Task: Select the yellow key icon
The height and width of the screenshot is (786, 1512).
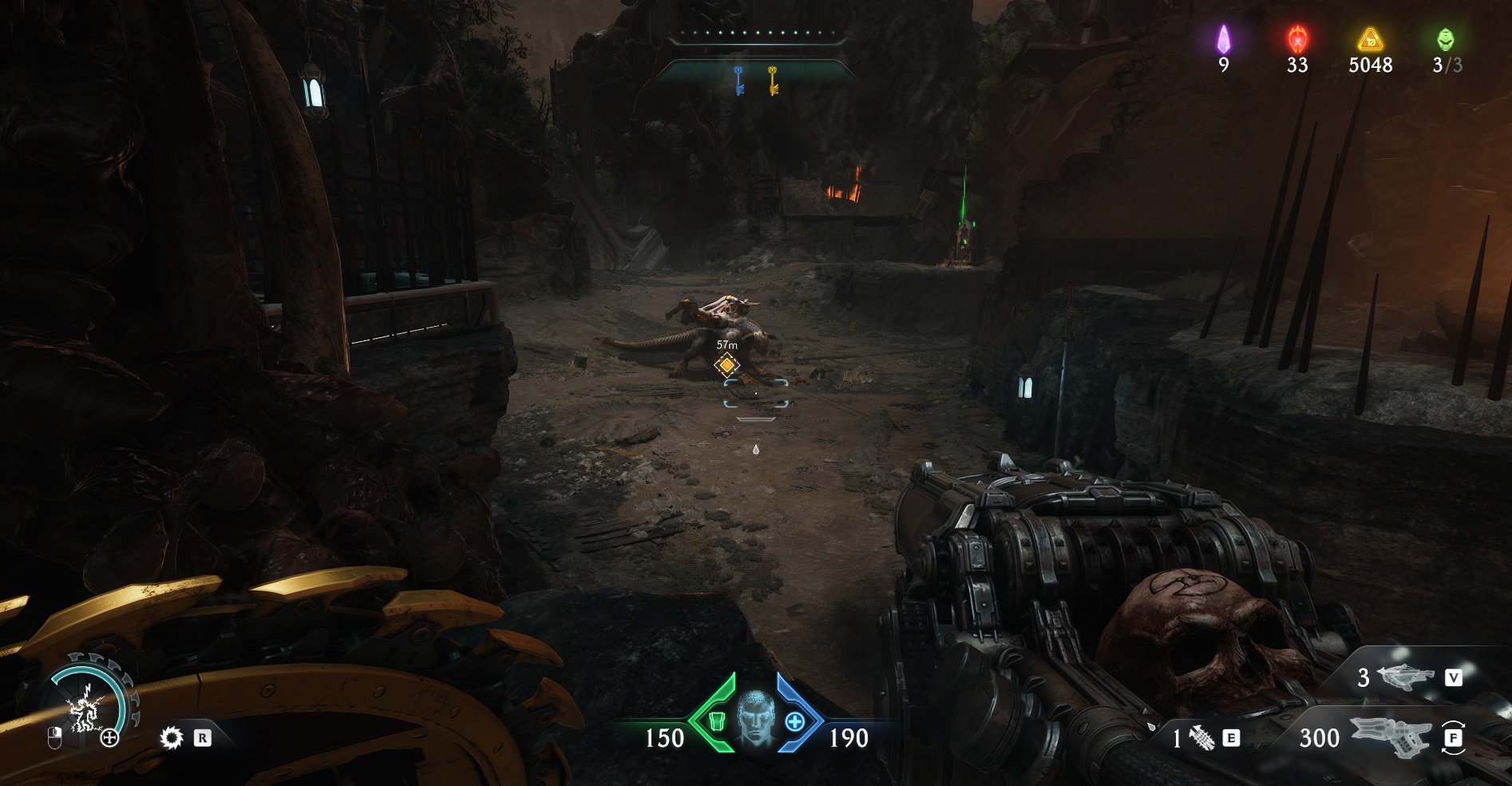Action: 773,81
